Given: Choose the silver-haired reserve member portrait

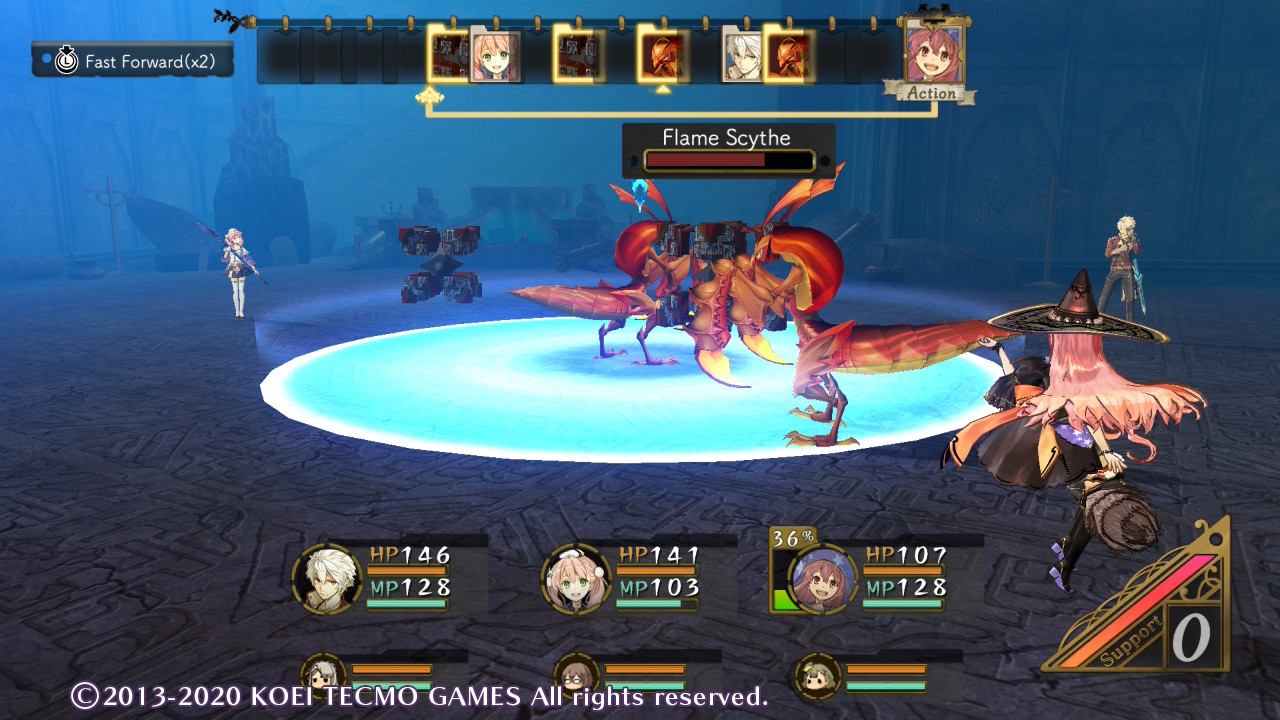Looking at the screenshot, I should 323,674.
